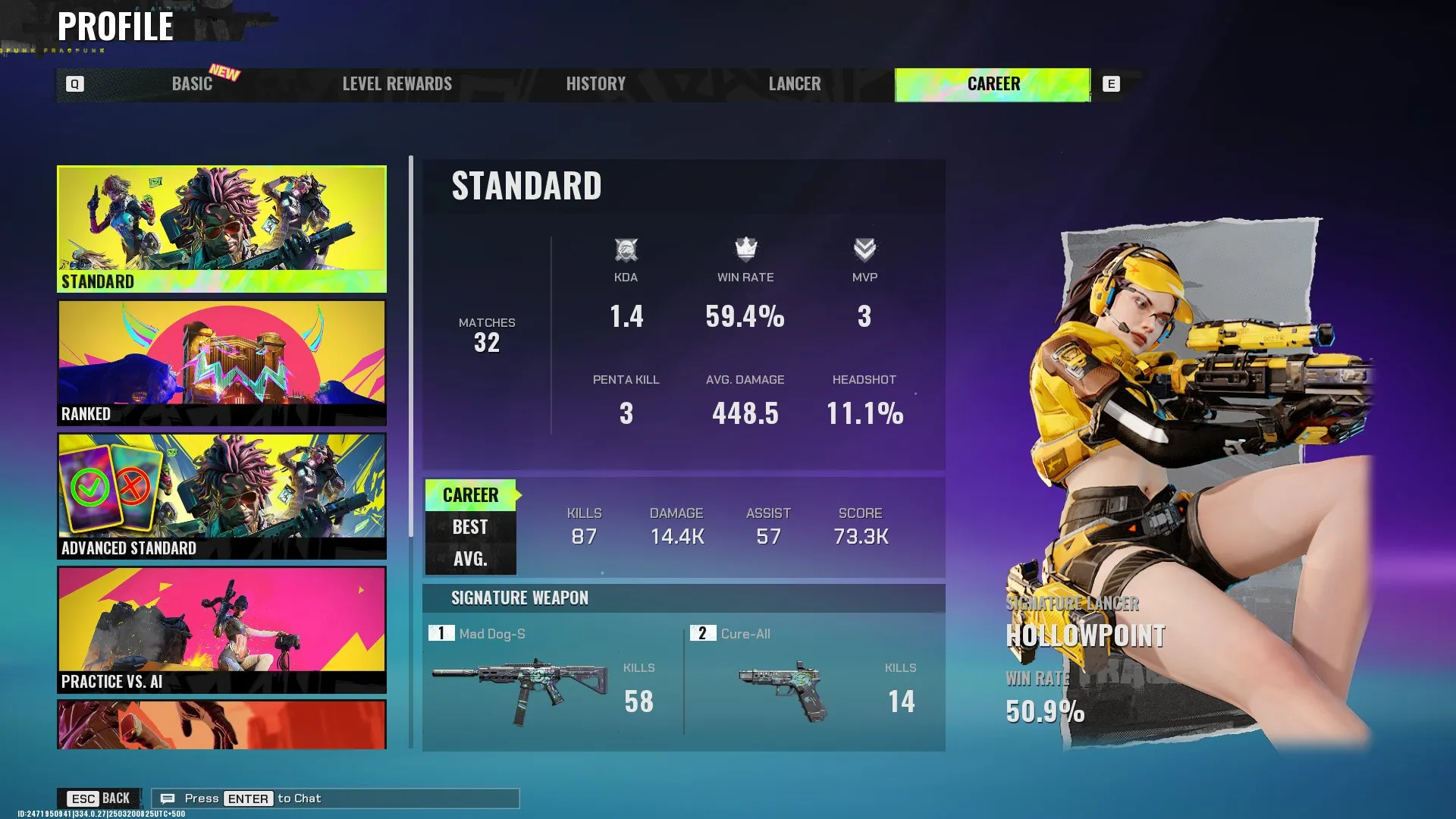Screen dimensions: 1456x819
Task: Select the AVG stats view
Action: click(x=469, y=560)
